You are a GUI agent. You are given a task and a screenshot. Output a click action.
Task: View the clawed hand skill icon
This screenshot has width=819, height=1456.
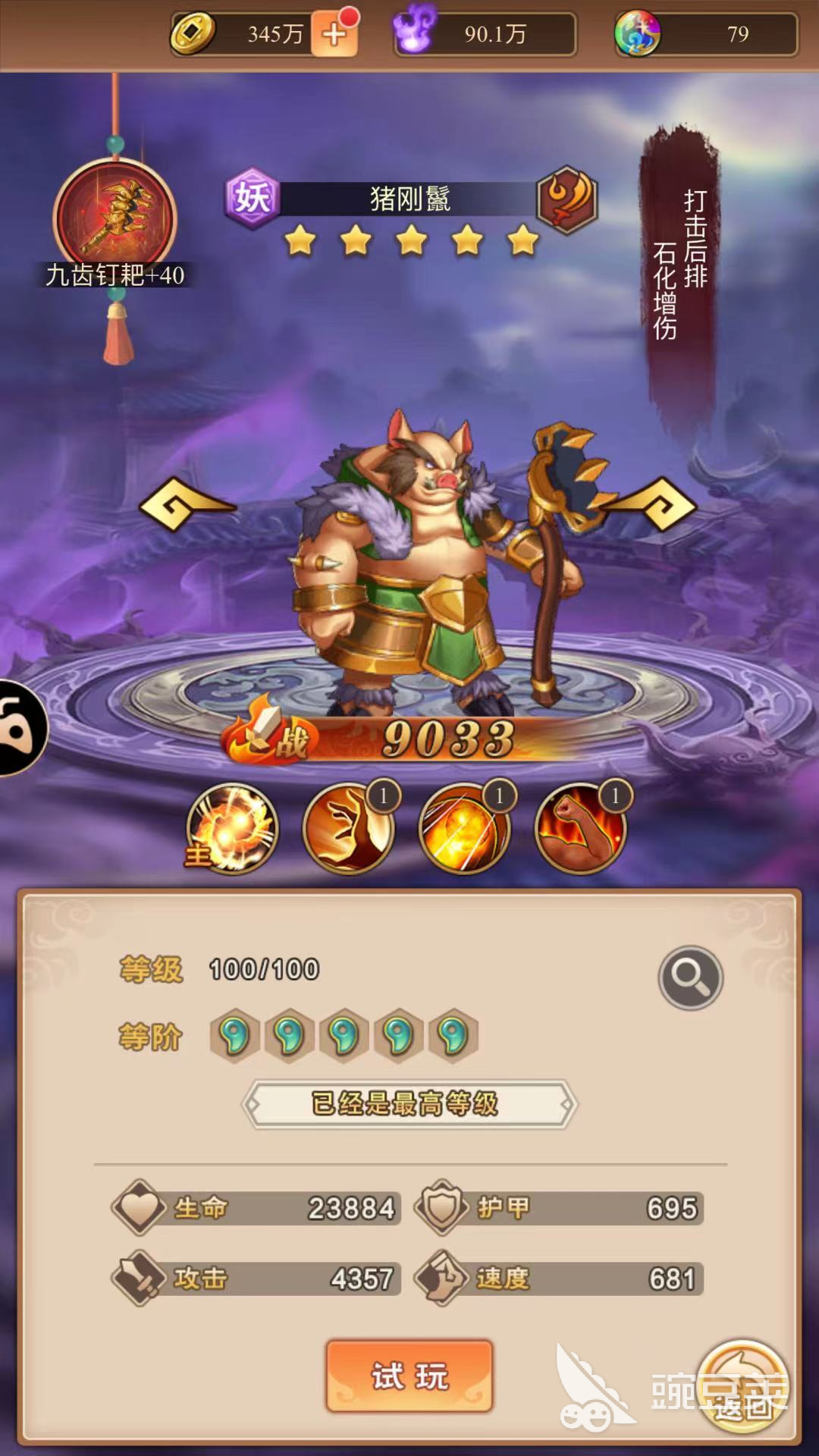click(349, 829)
